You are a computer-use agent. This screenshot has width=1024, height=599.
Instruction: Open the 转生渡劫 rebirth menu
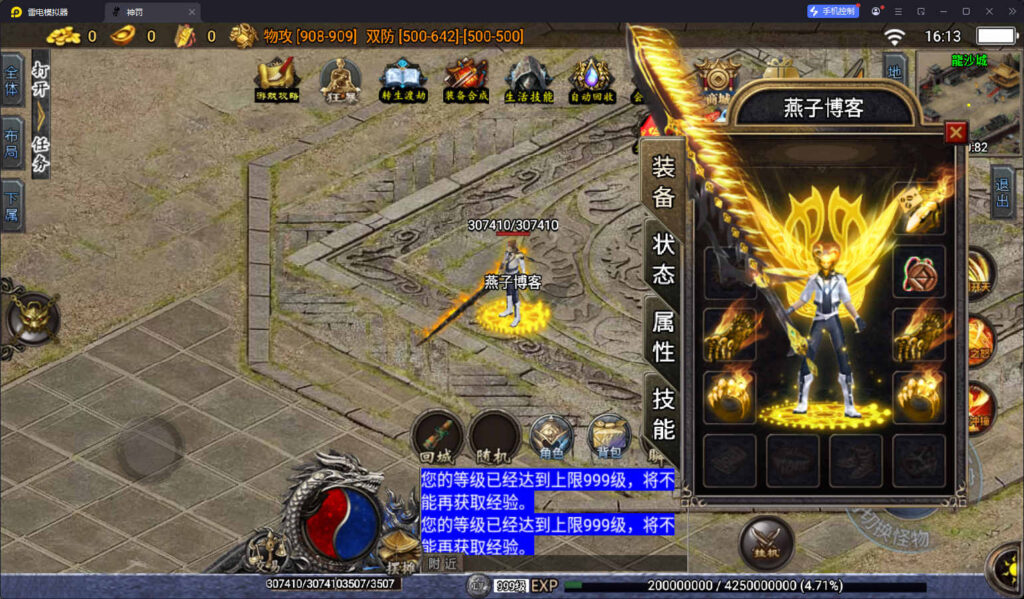tap(403, 78)
